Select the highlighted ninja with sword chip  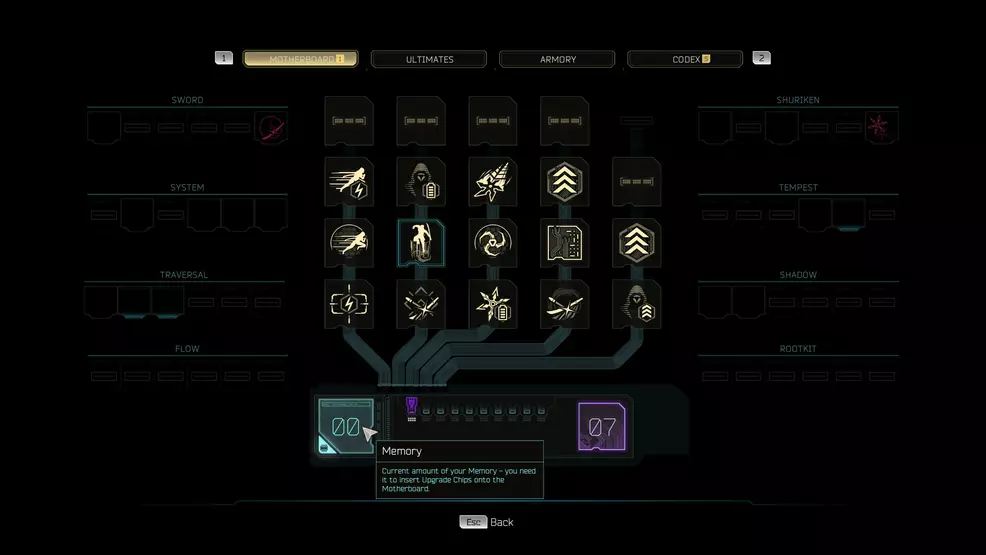[421, 243]
